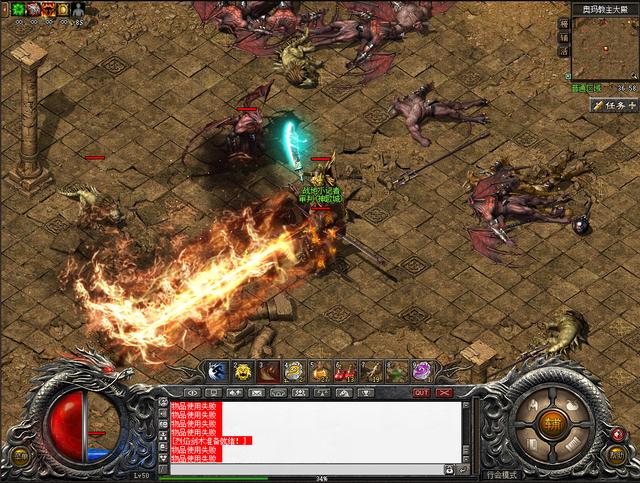This screenshot has height=483, width=640.
Task: Use the red potions hotbar slot
Action: pyautogui.click(x=346, y=371)
